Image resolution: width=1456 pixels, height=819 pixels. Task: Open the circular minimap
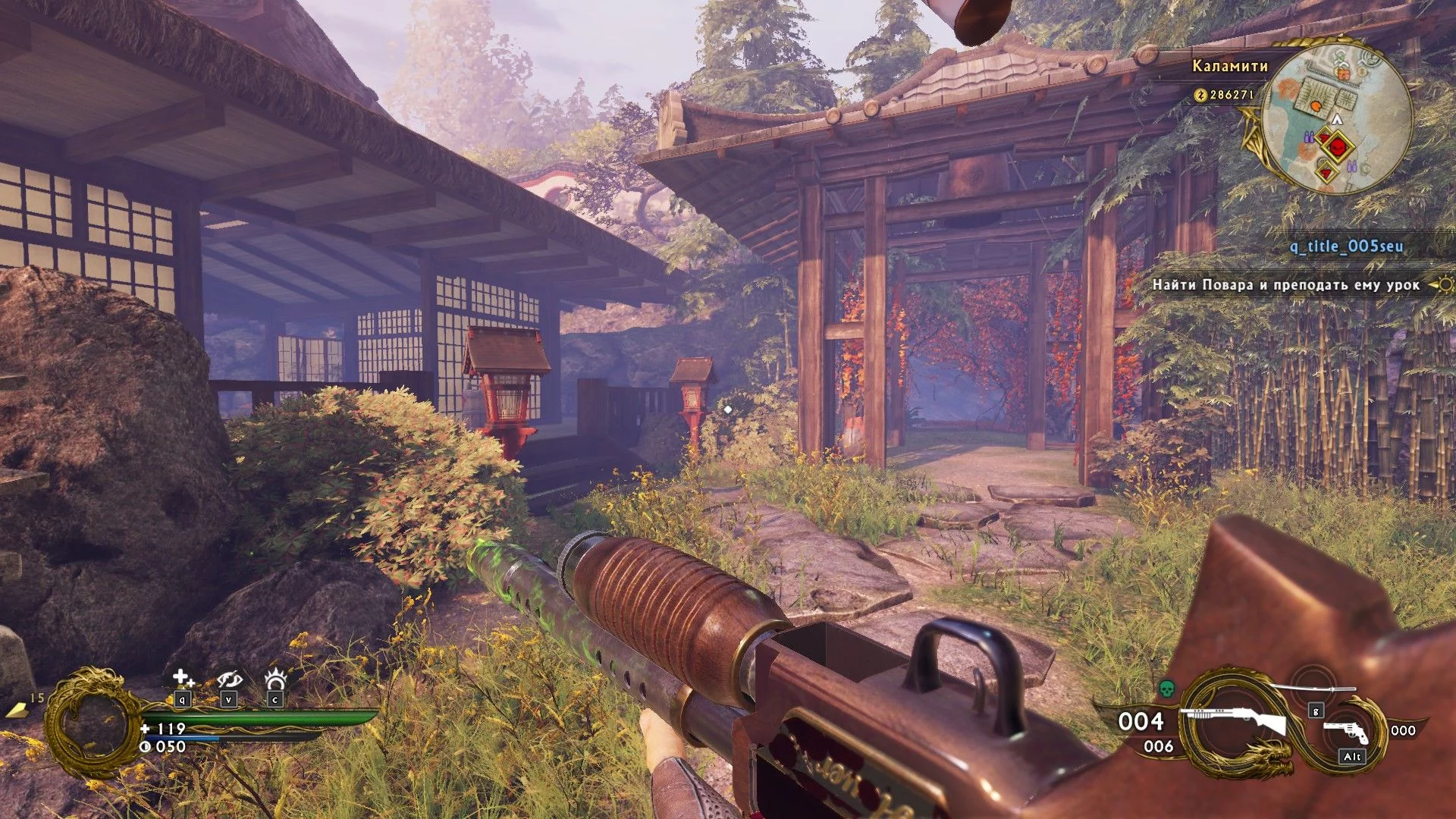[x=1337, y=119]
